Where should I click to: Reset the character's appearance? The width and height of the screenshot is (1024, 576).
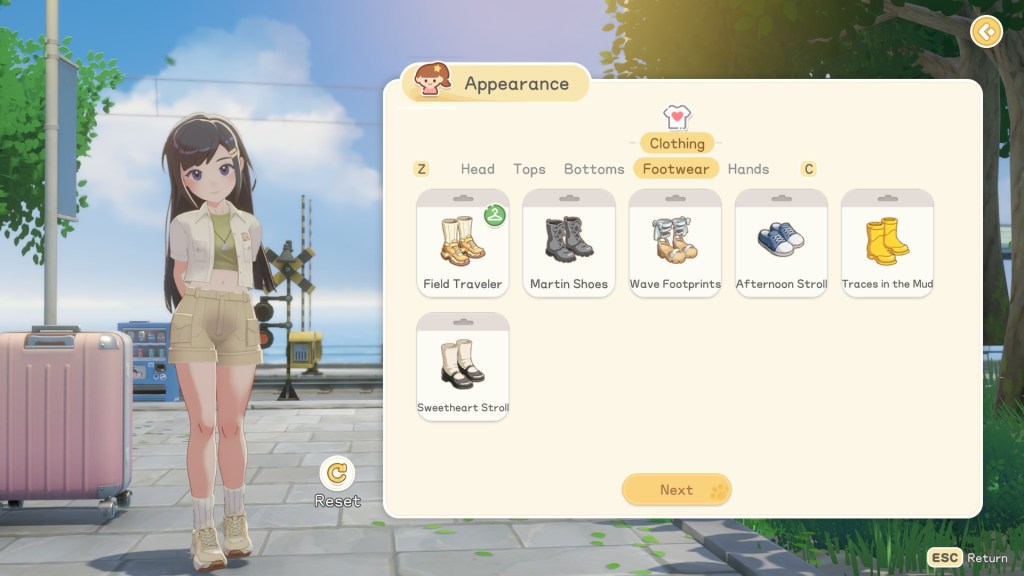pos(338,473)
